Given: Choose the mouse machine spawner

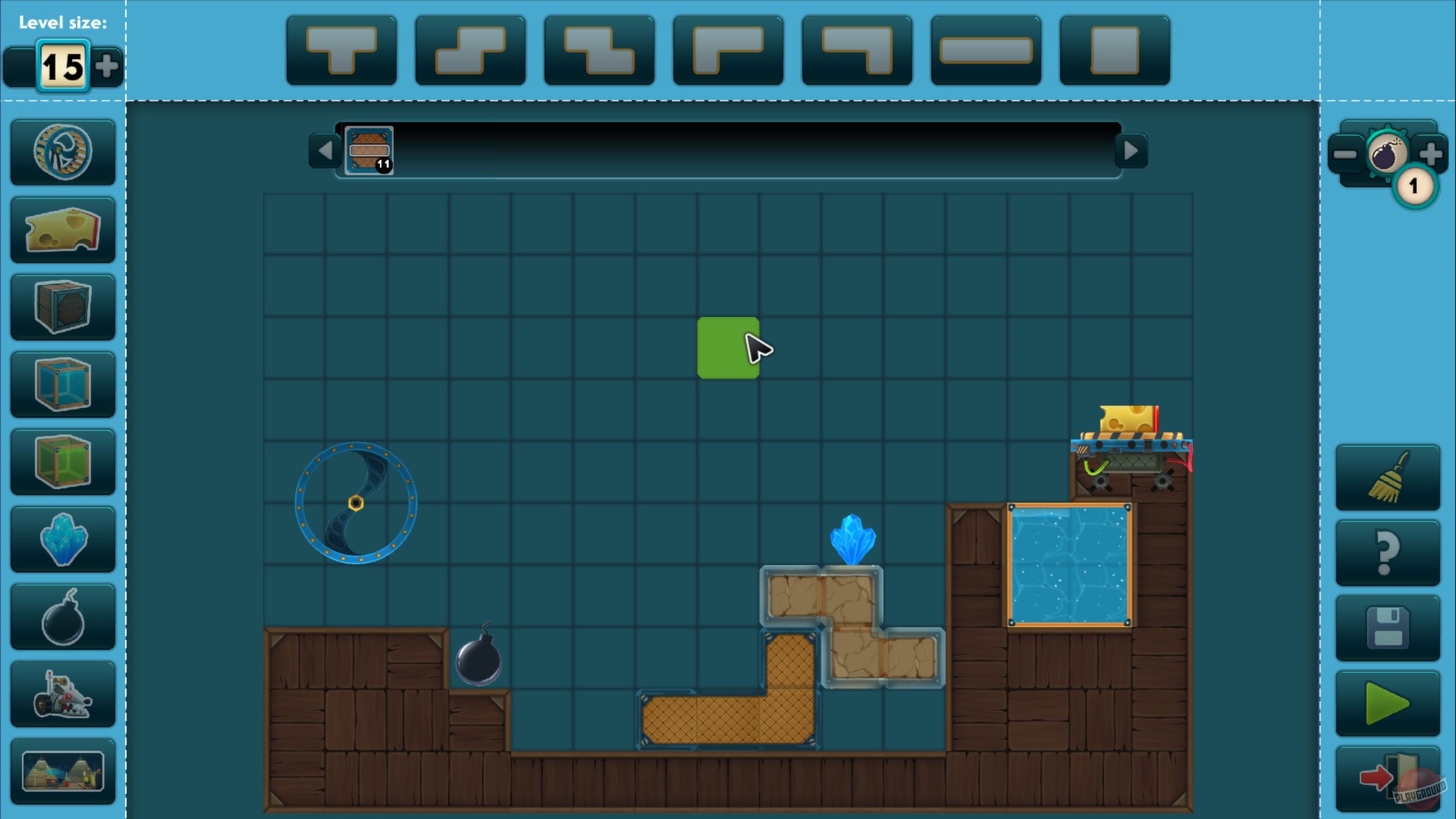Looking at the screenshot, I should tap(63, 695).
